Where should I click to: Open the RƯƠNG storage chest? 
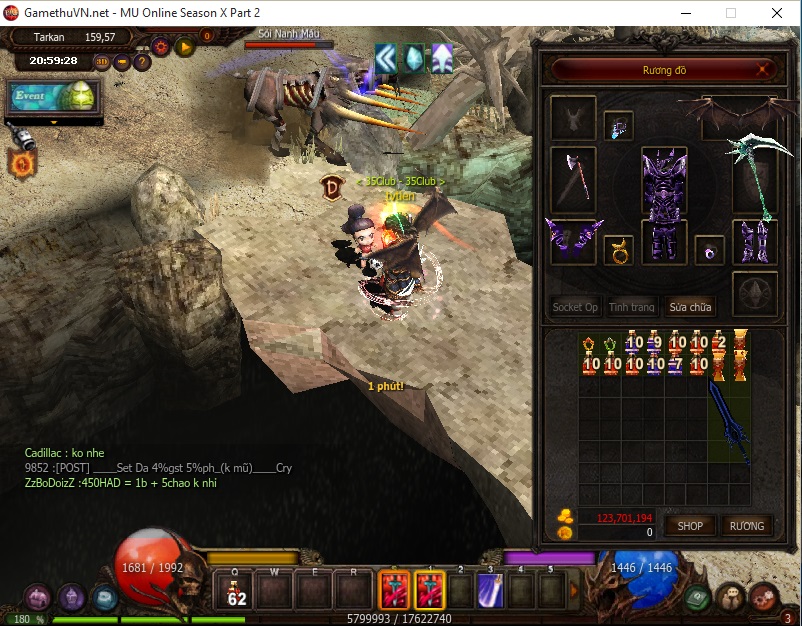pyautogui.click(x=746, y=525)
